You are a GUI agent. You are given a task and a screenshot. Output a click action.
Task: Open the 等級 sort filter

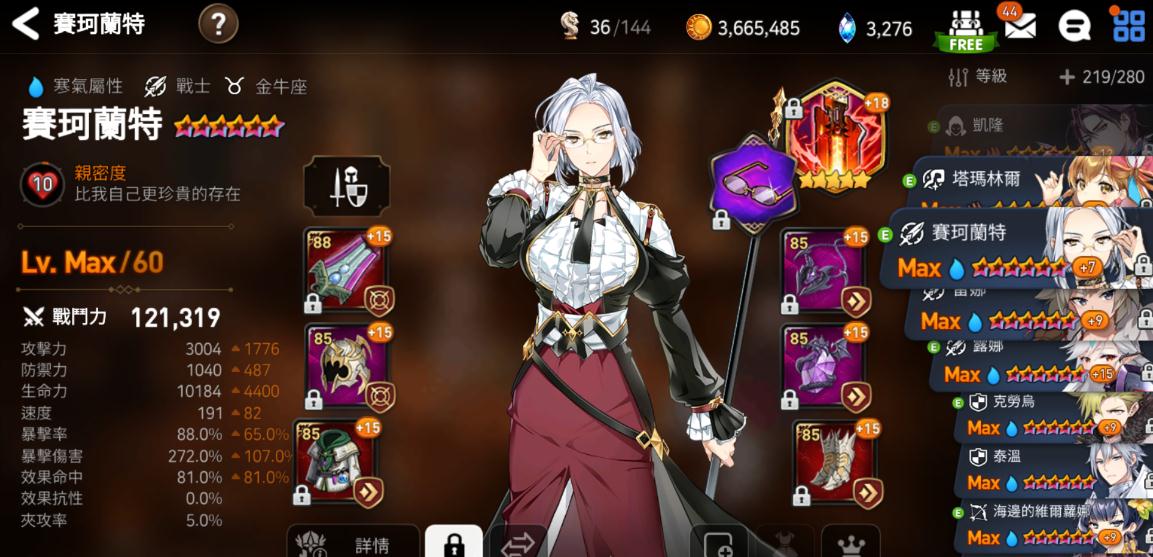click(x=978, y=77)
